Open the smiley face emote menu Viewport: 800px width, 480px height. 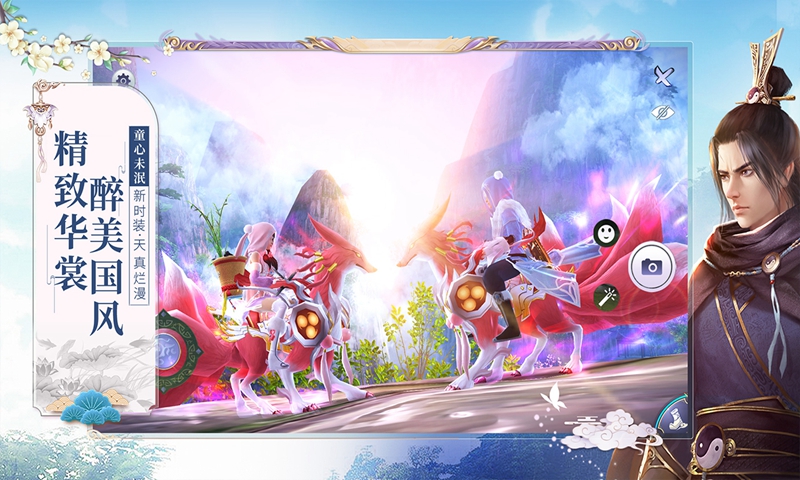[x=606, y=234]
